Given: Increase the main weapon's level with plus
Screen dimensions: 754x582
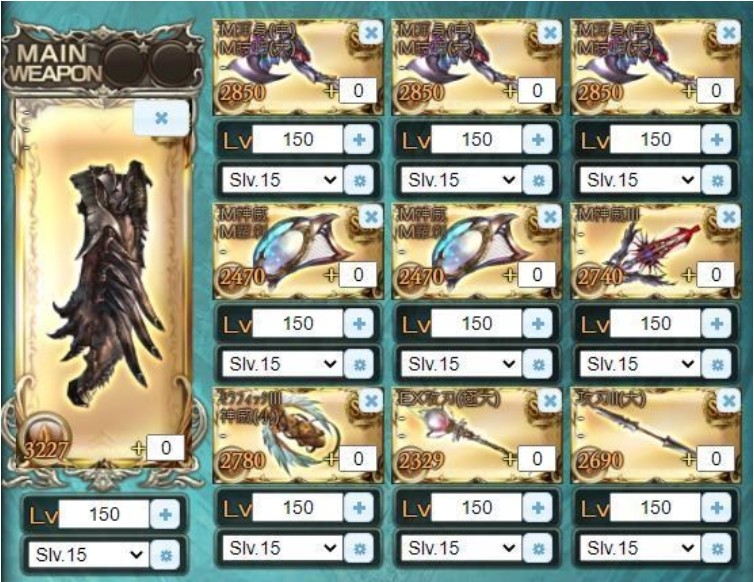Looking at the screenshot, I should coord(165,515).
